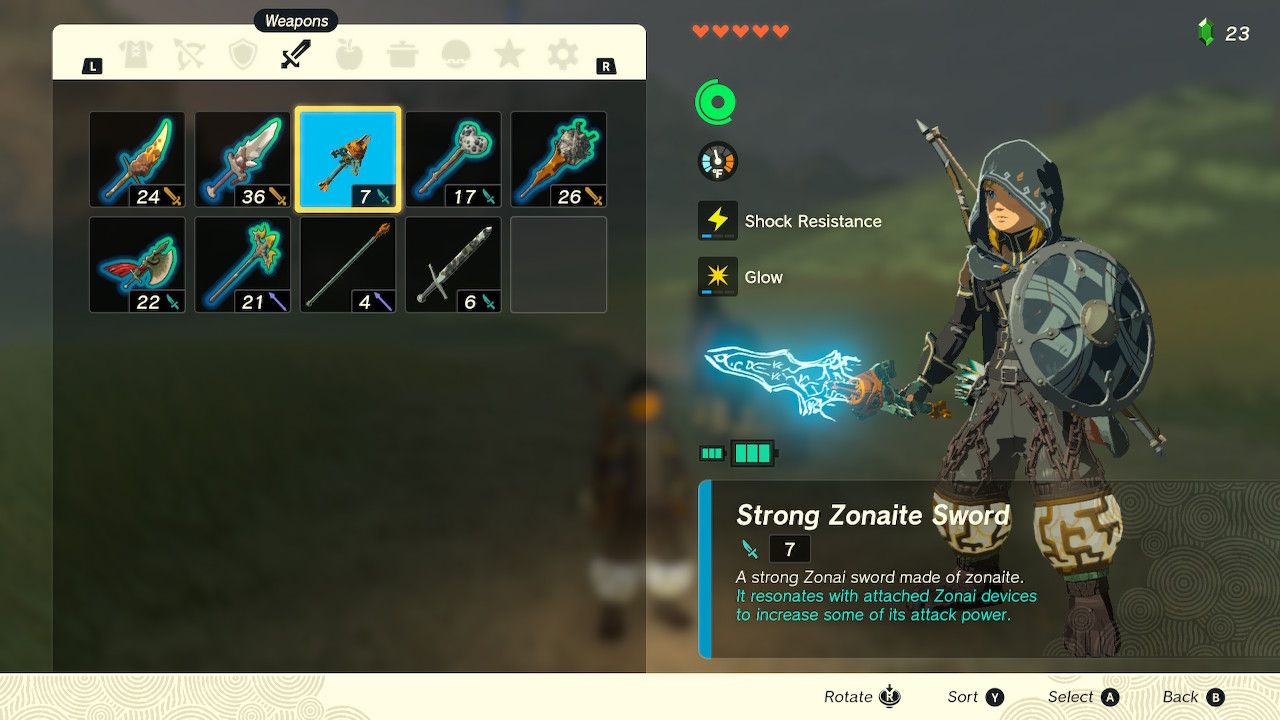Screen dimensions: 1280x720
Task: Click the Zonai battery charge gauge
Action: pyautogui.click(x=739, y=453)
